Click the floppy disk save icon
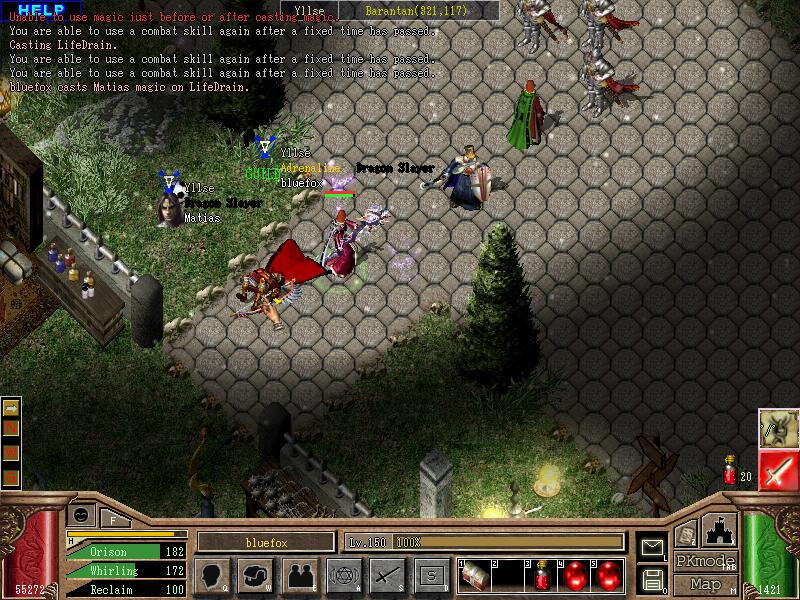 [x=652, y=579]
